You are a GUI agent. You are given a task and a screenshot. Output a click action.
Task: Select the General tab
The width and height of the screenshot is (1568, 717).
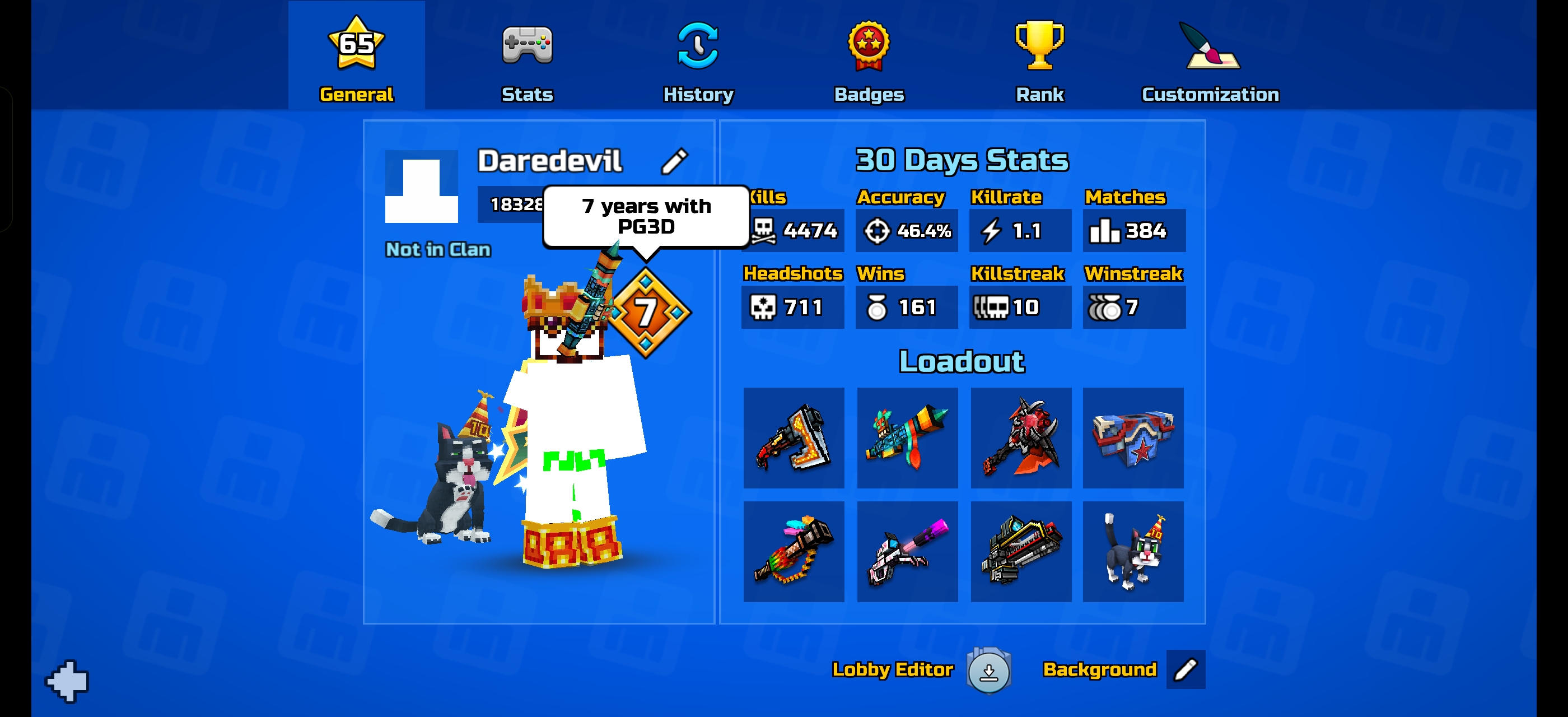(356, 58)
